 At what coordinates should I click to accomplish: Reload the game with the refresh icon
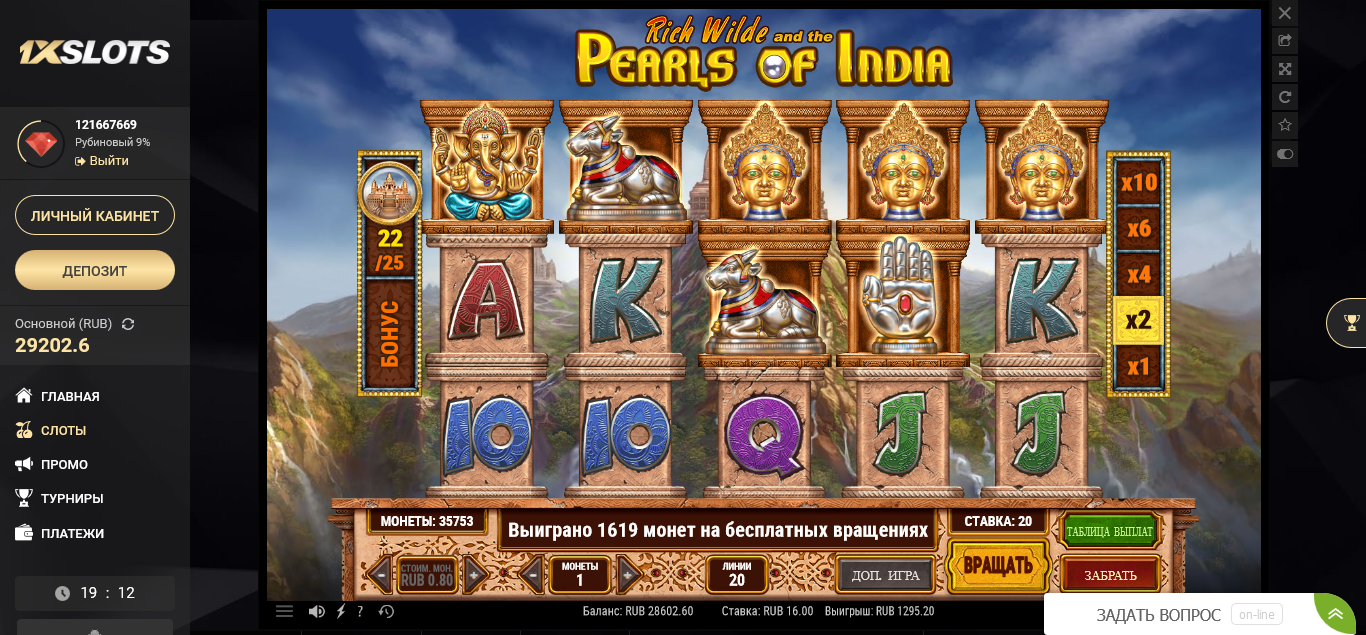1285,97
